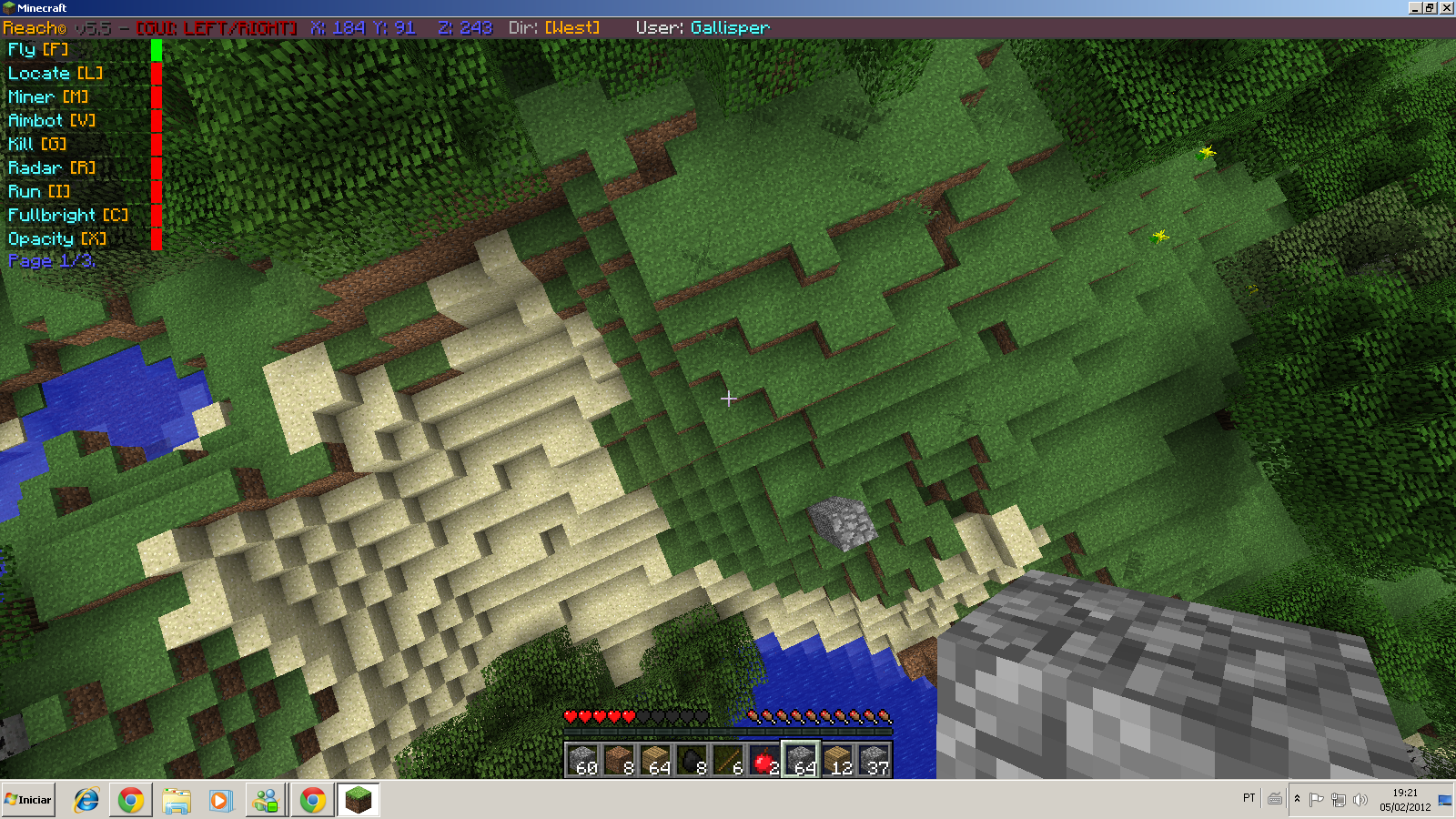The height and width of the screenshot is (819, 1456).
Task: Expand hidden icons chevron in system tray
Action: click(1297, 800)
